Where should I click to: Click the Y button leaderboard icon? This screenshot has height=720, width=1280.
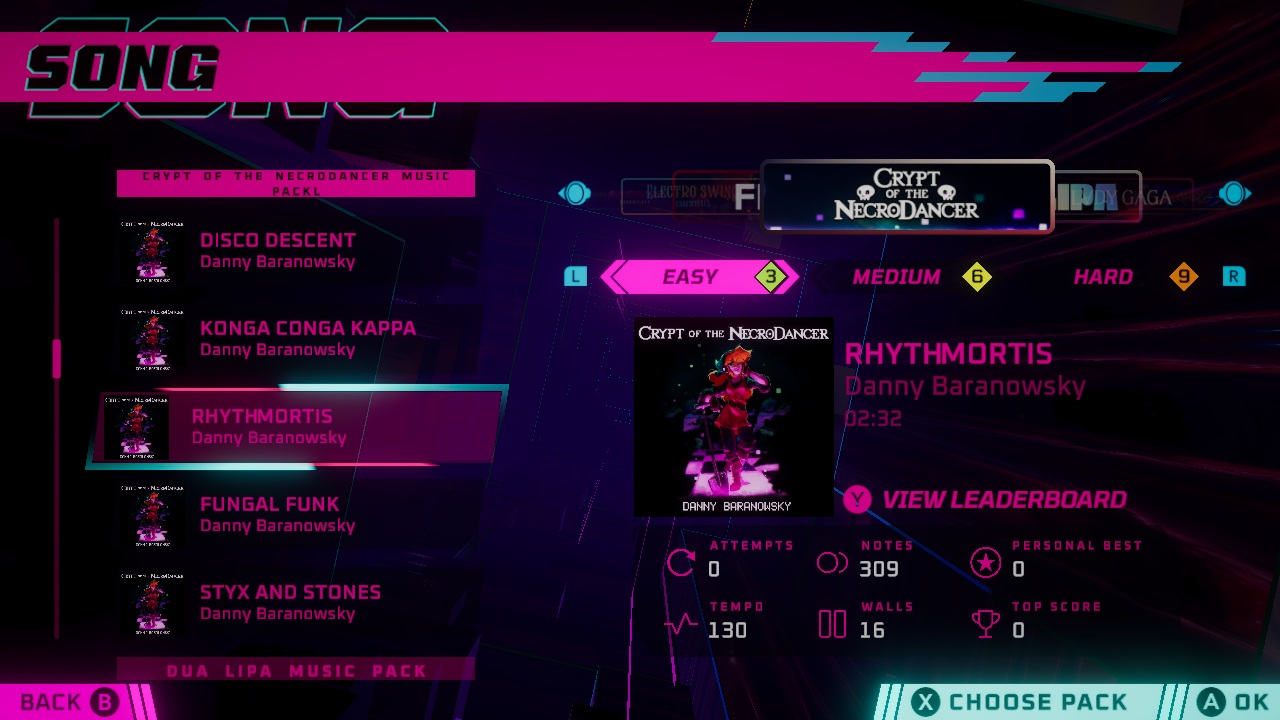(x=857, y=499)
